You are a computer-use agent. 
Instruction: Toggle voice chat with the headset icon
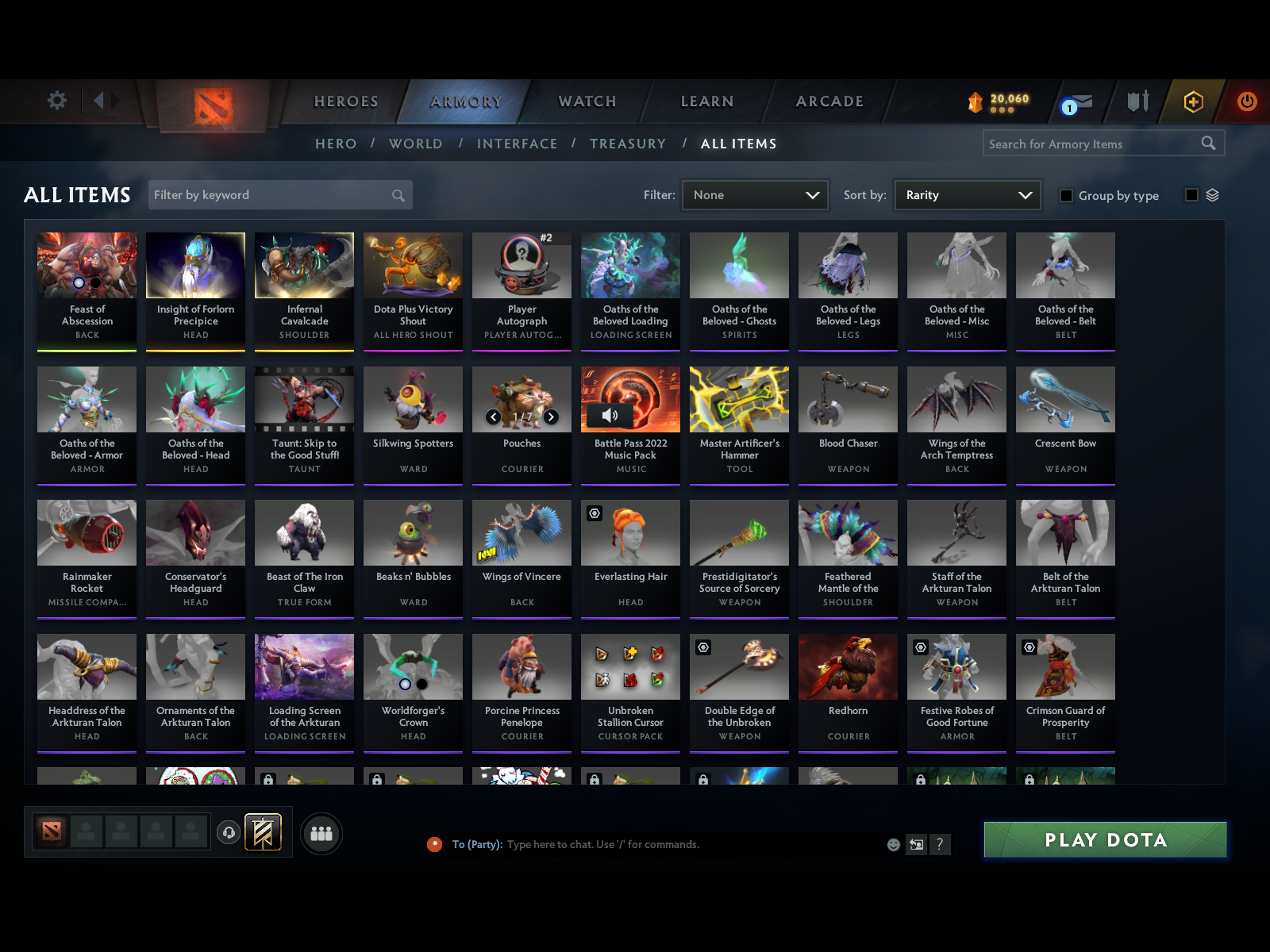pyautogui.click(x=229, y=833)
